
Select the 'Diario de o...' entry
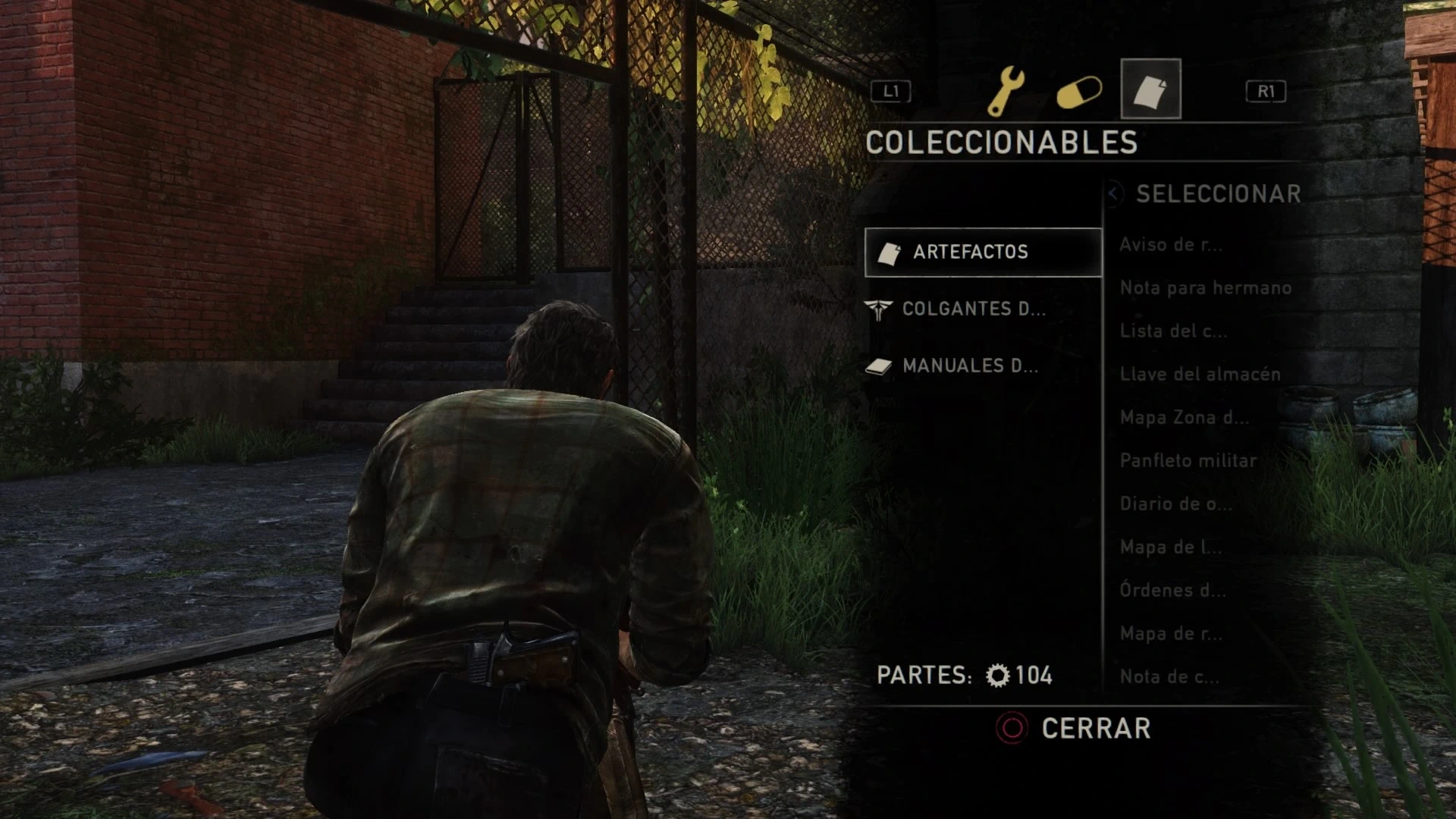[1175, 504]
